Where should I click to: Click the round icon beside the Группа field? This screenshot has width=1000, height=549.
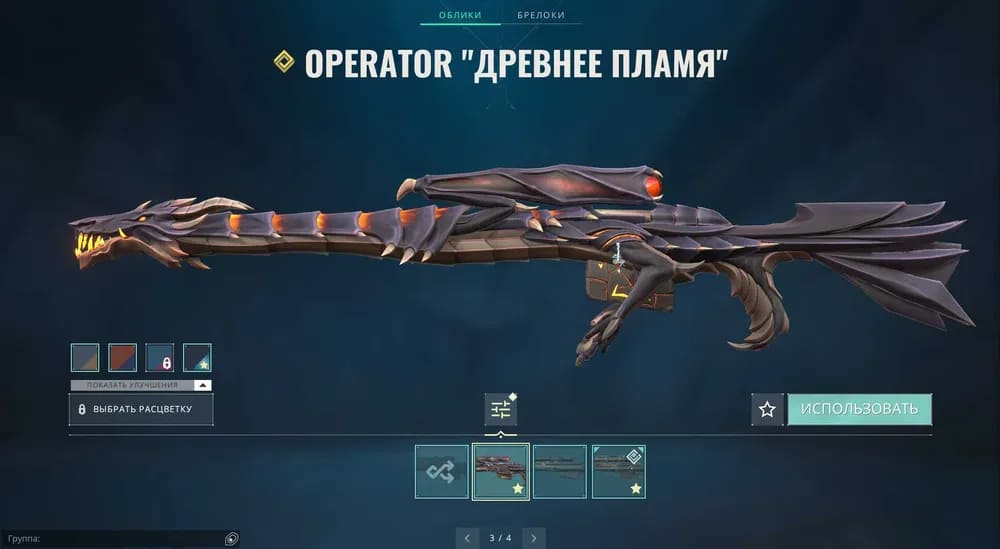tap(231, 539)
